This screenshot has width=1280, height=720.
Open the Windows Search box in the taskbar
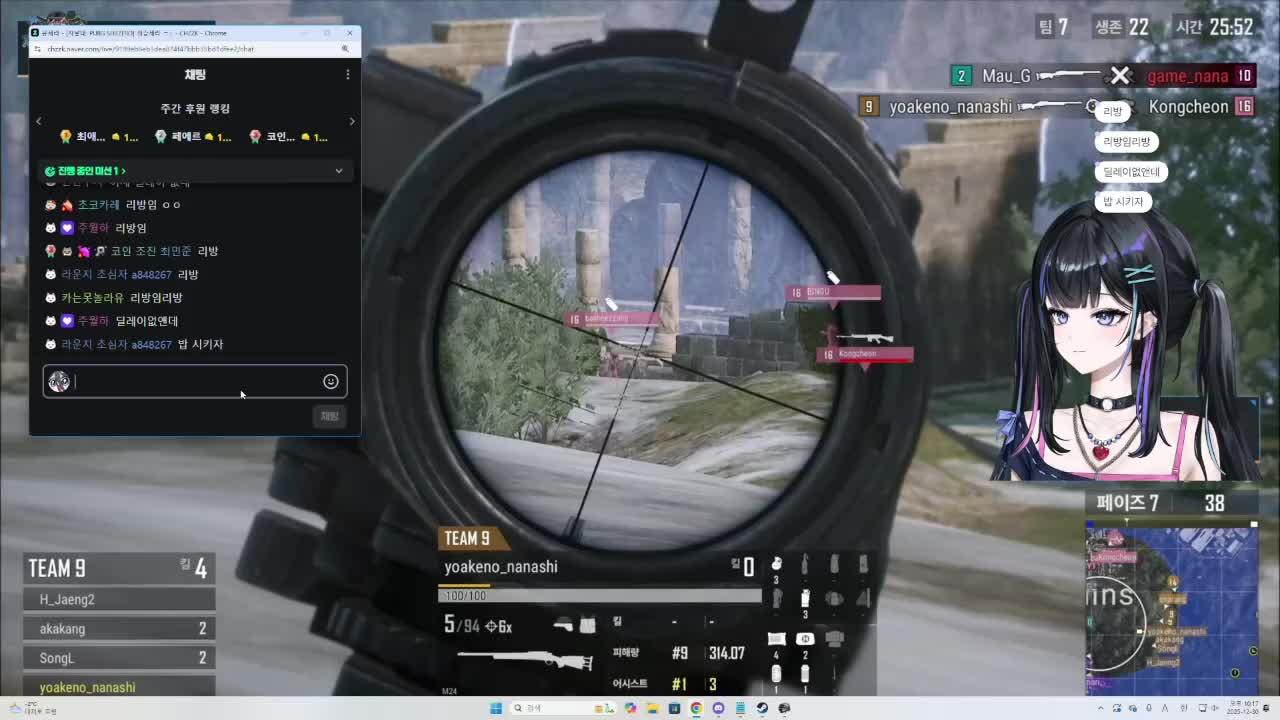pyautogui.click(x=545, y=708)
